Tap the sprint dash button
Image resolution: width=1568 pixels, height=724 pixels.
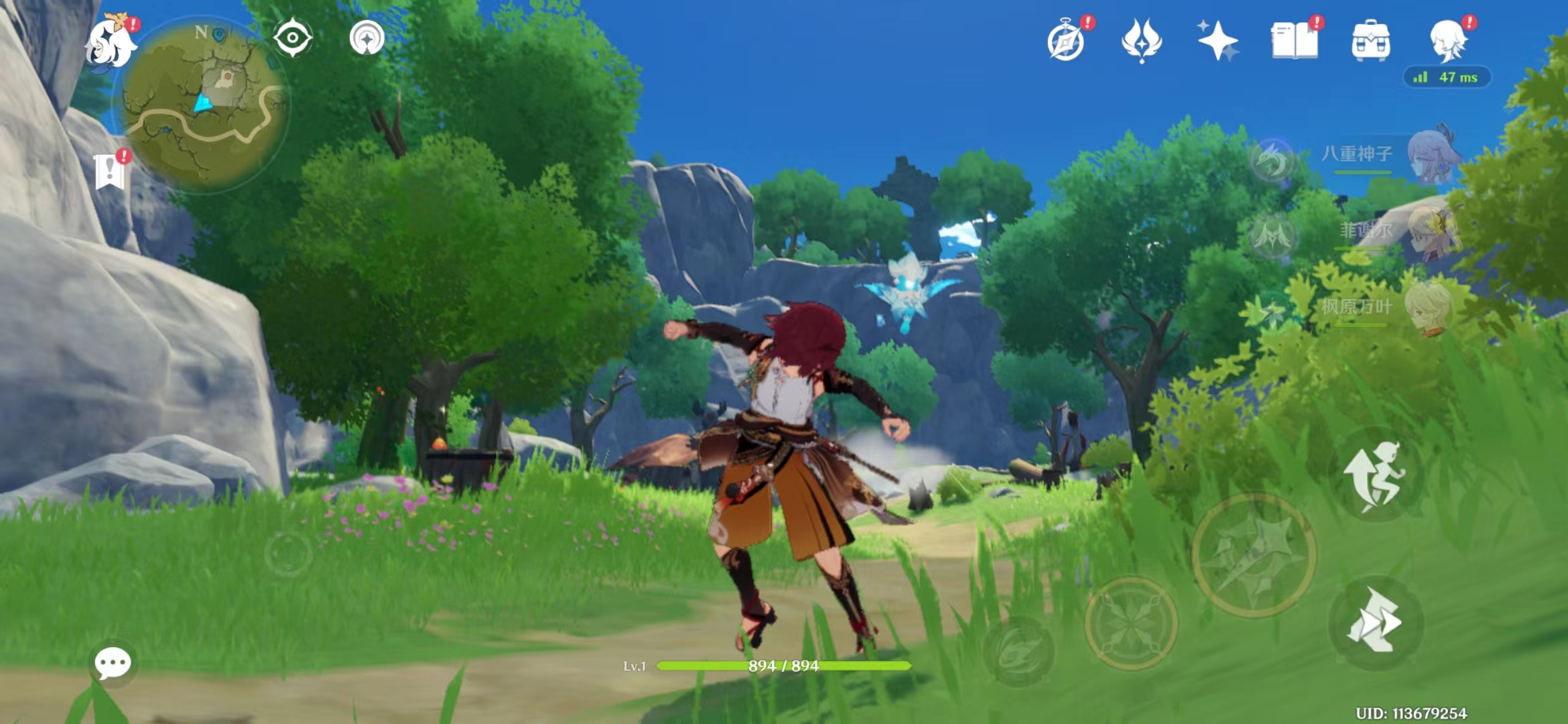tap(1374, 621)
